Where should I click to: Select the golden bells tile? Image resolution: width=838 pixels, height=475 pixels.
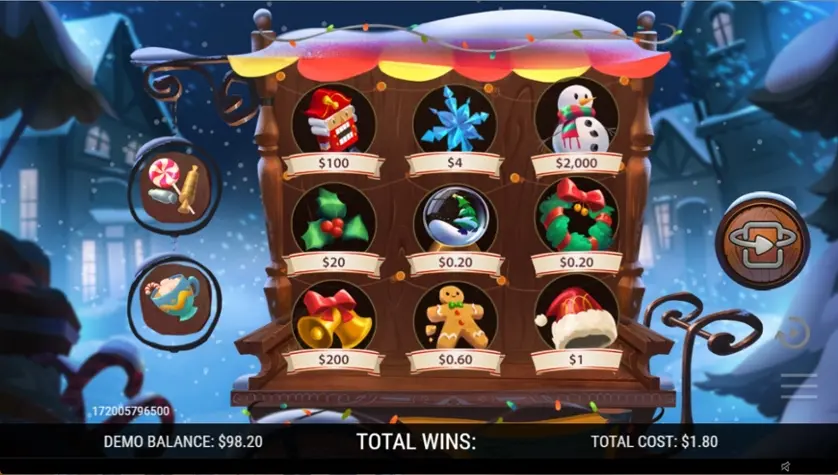pos(333,316)
